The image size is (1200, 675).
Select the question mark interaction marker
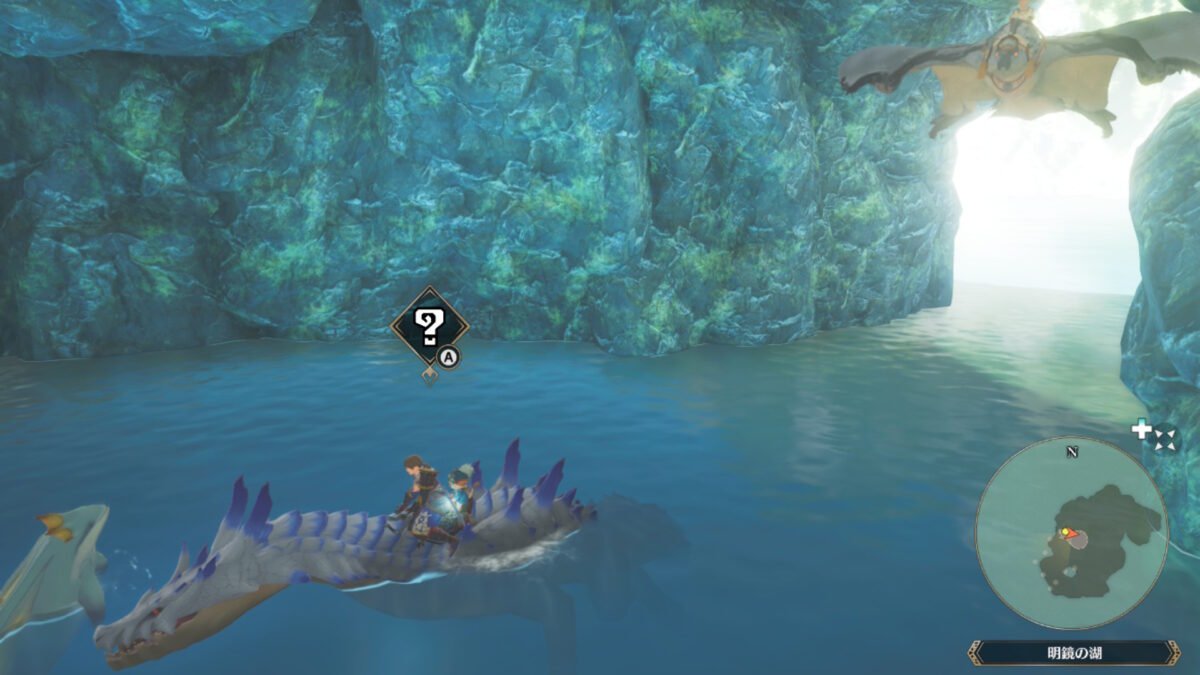(429, 324)
